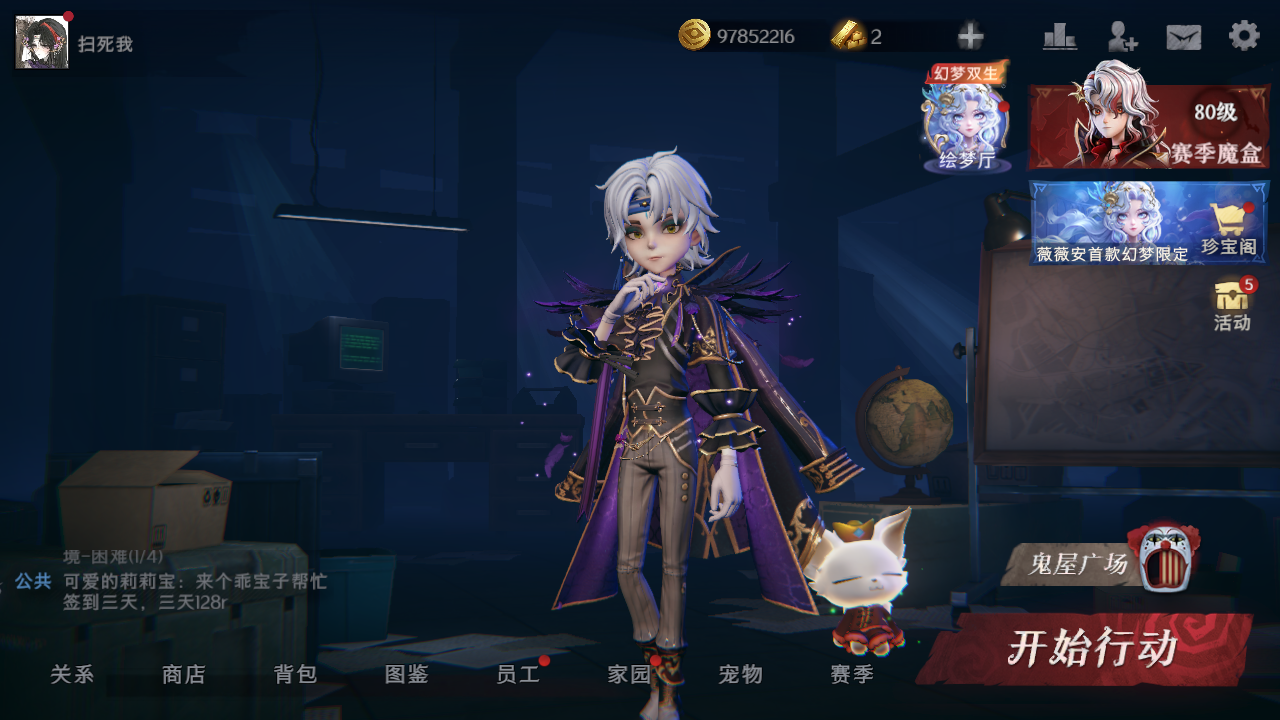The image size is (1280, 720).
Task: Open the leaderboard rankings icon
Action: coord(1059,37)
